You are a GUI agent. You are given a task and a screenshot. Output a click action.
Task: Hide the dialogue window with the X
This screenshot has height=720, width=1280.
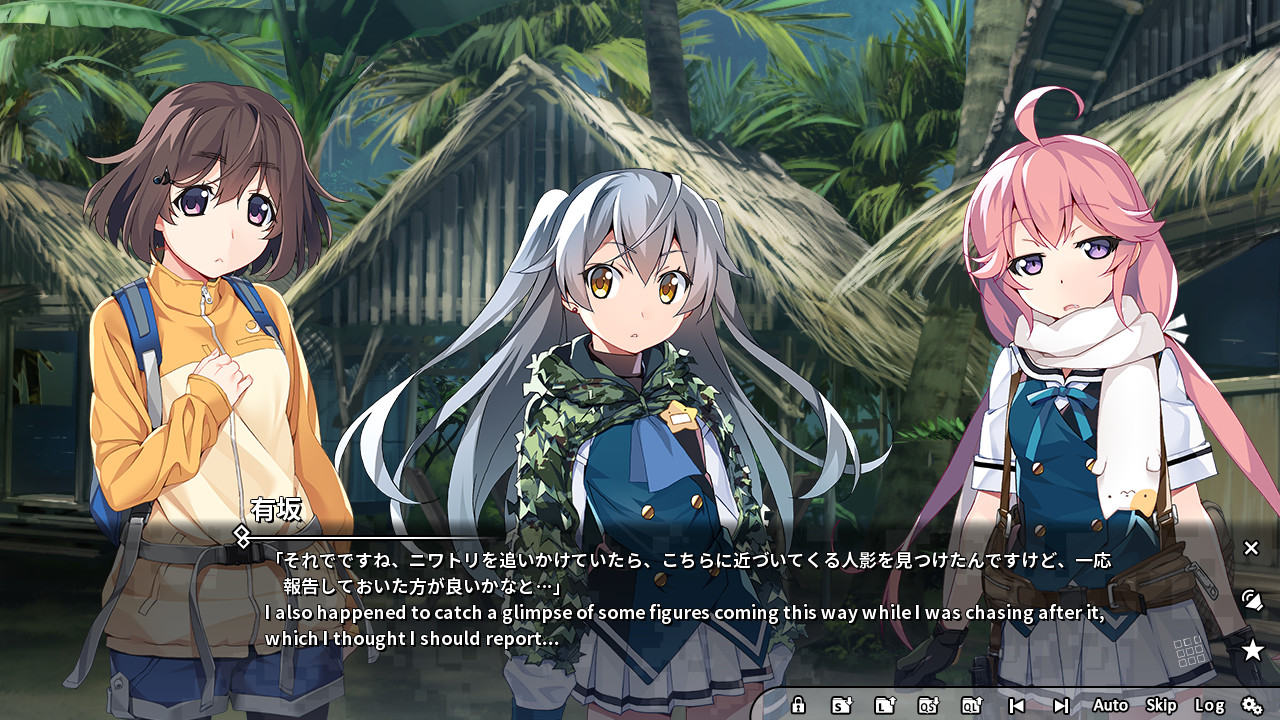tap(1250, 548)
